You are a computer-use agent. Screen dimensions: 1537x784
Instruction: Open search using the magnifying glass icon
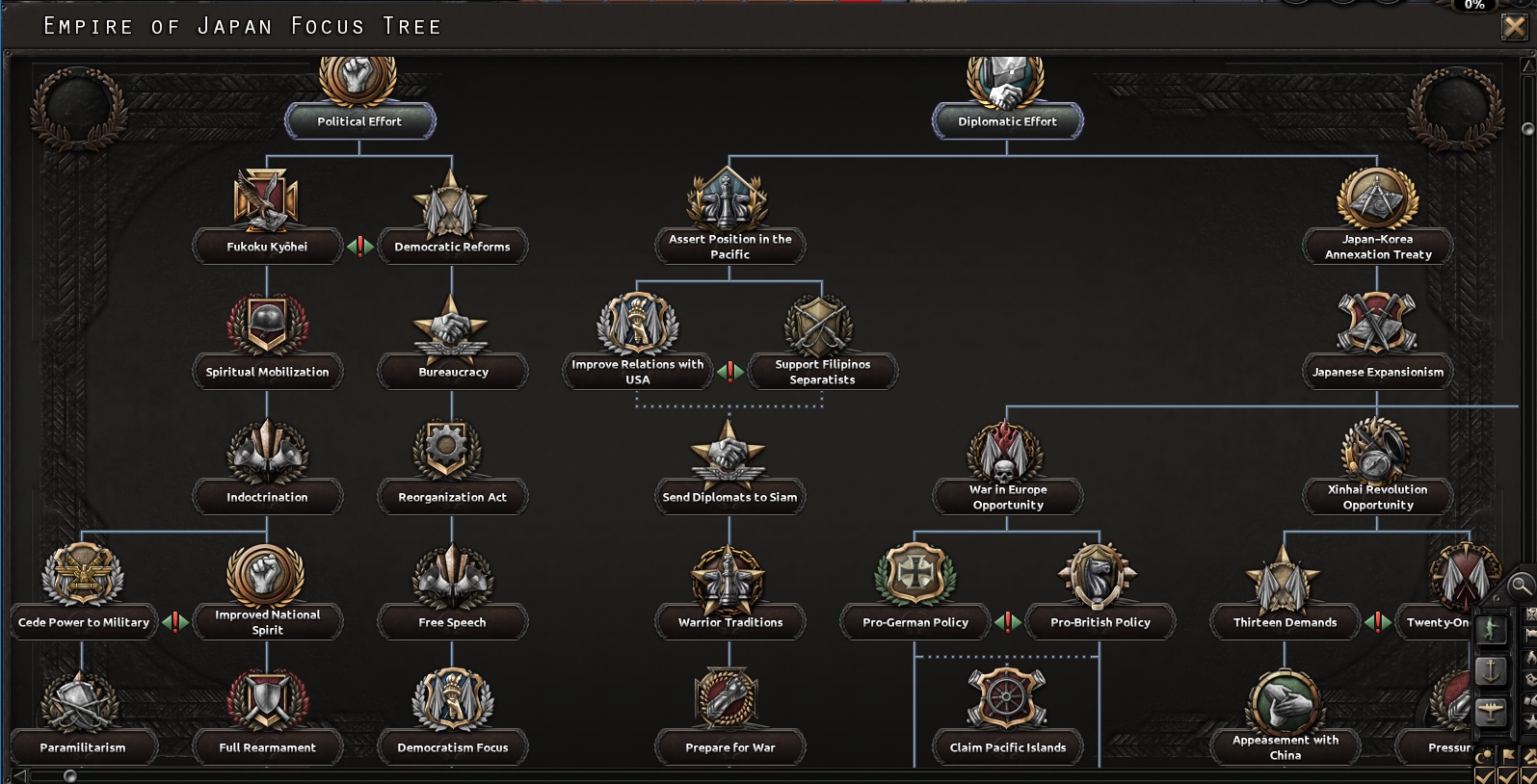tap(1521, 585)
